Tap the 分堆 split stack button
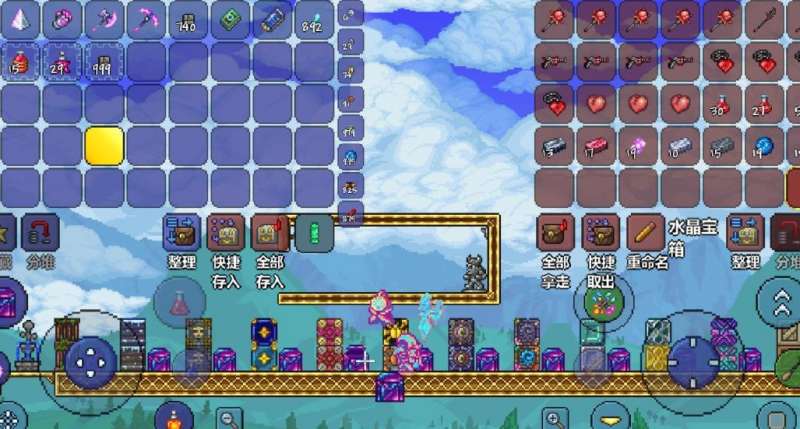800x429 pixels. click(40, 234)
